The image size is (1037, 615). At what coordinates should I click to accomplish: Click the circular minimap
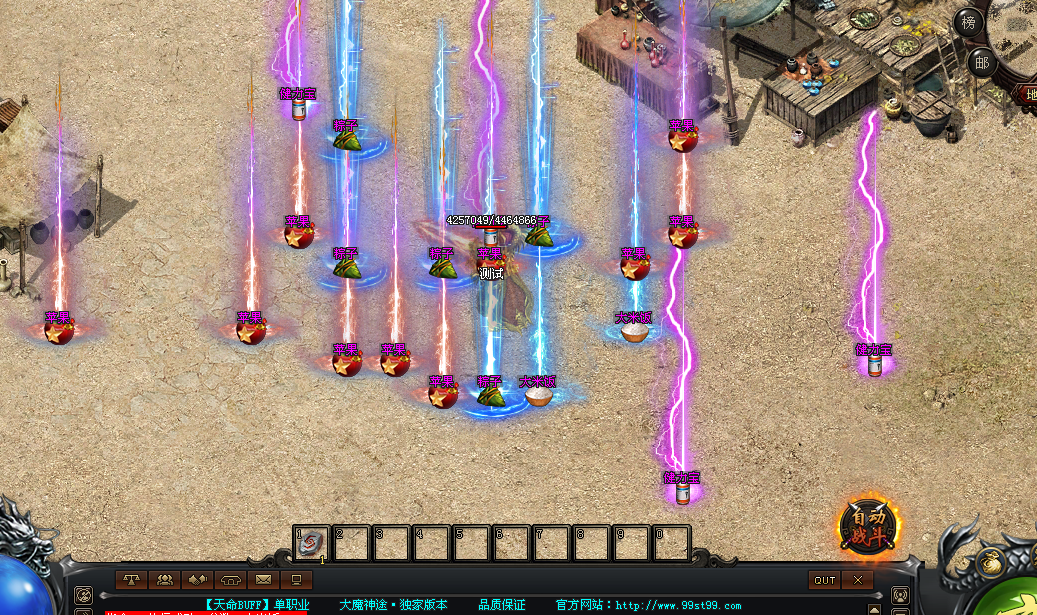[1017, 30]
